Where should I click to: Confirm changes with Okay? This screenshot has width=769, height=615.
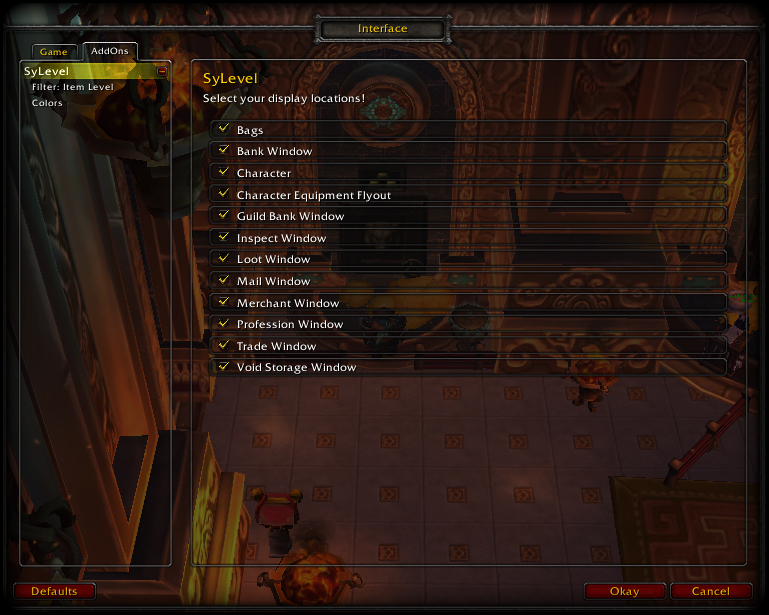pyautogui.click(x=625, y=591)
